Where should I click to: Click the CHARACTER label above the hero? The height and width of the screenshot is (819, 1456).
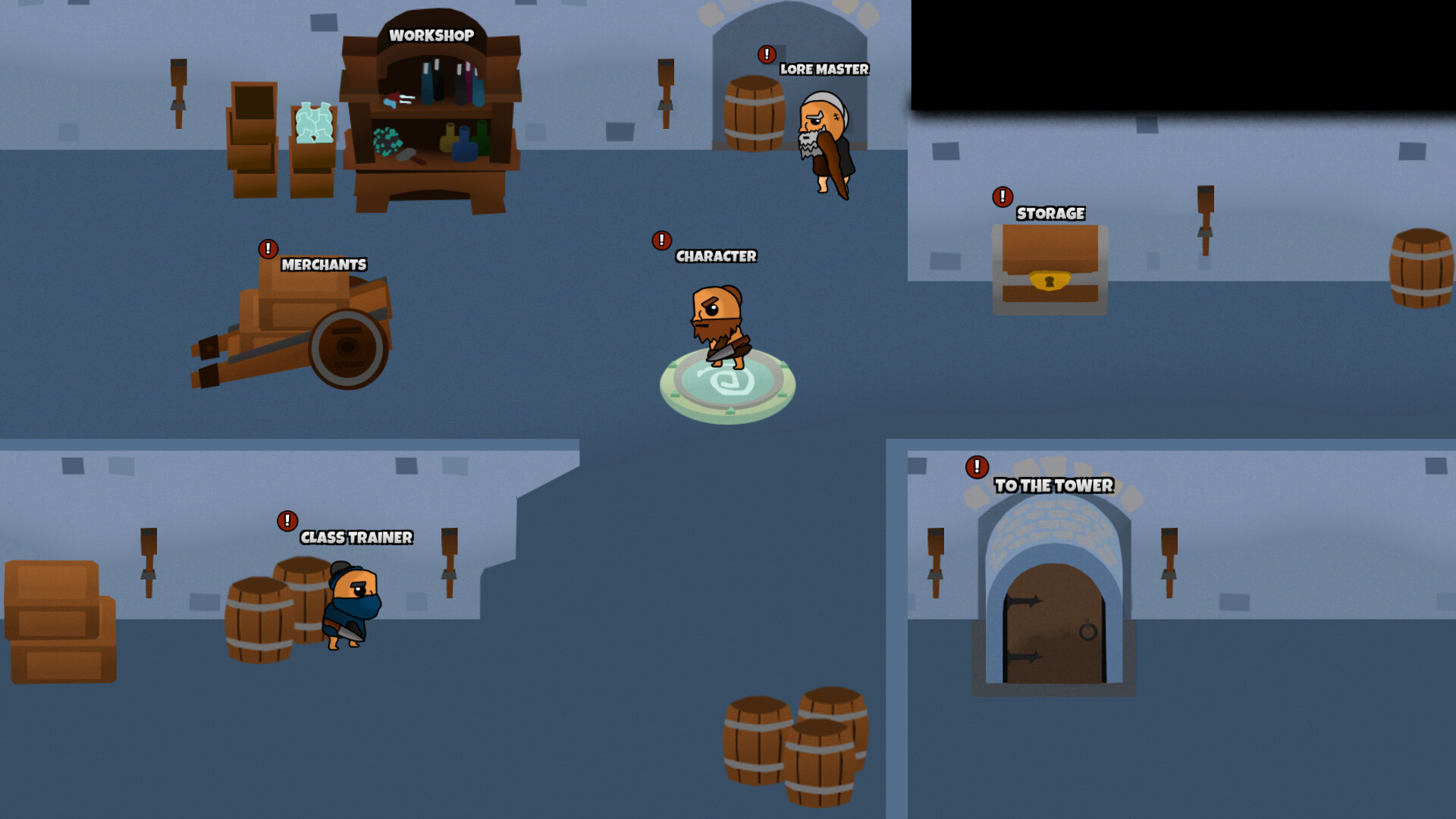(715, 256)
